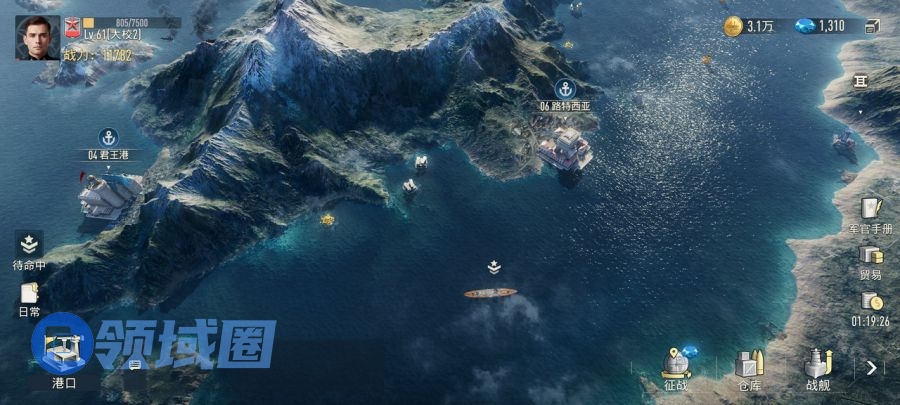Open the 军官手册 officer handbook

[x=871, y=213]
